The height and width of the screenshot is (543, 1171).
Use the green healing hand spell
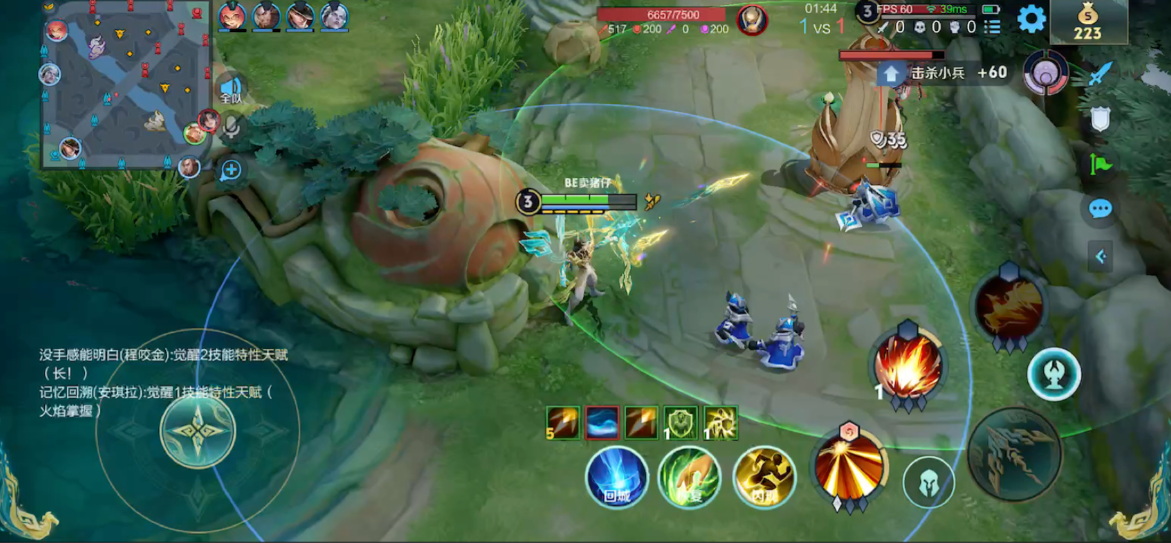[x=690, y=476]
